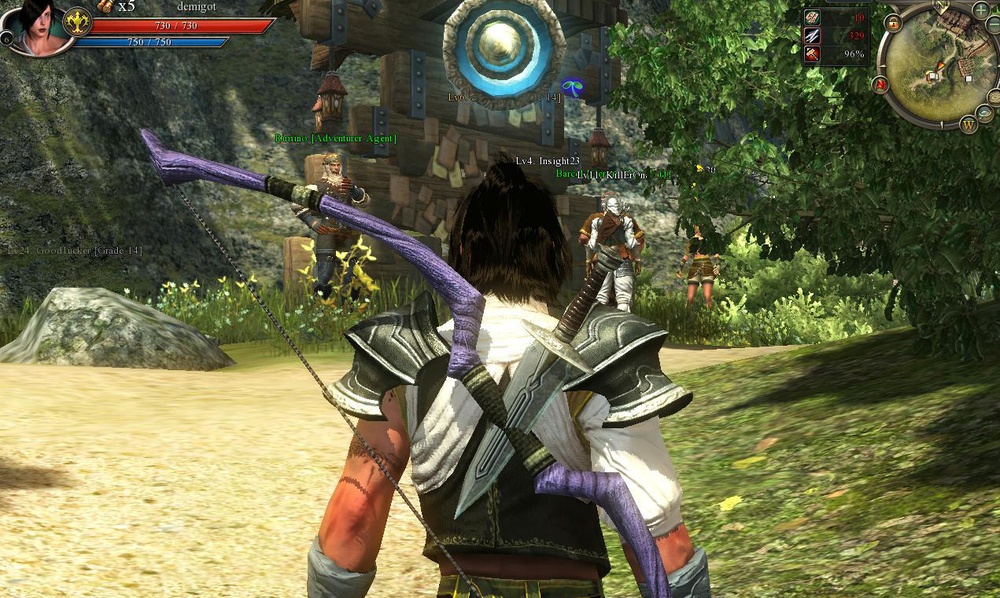This screenshot has height=598, width=1000.
Task: Click the hammer durability icon
Action: pos(812,53)
